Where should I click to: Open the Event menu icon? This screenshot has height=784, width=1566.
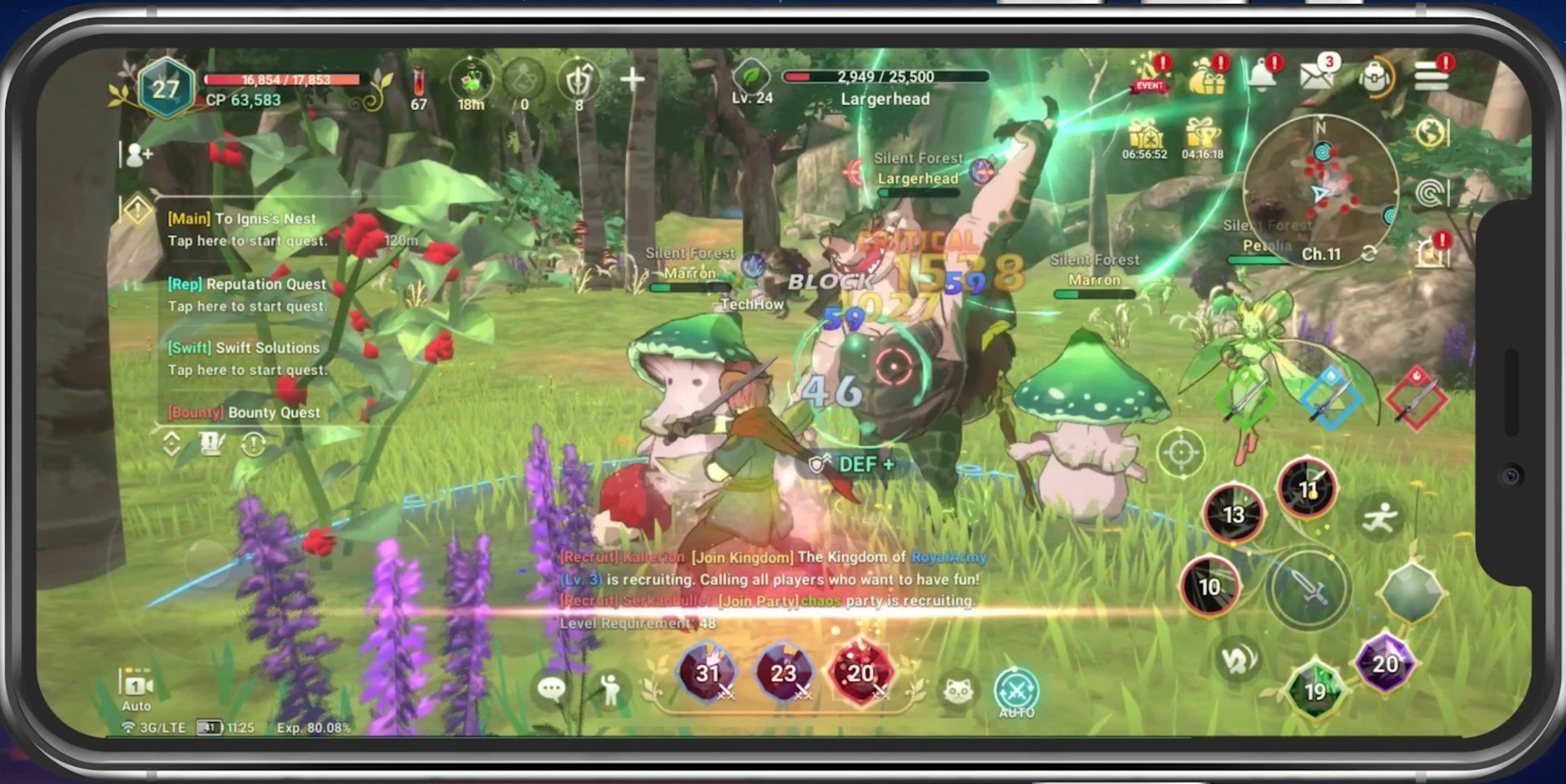pyautogui.click(x=1150, y=75)
